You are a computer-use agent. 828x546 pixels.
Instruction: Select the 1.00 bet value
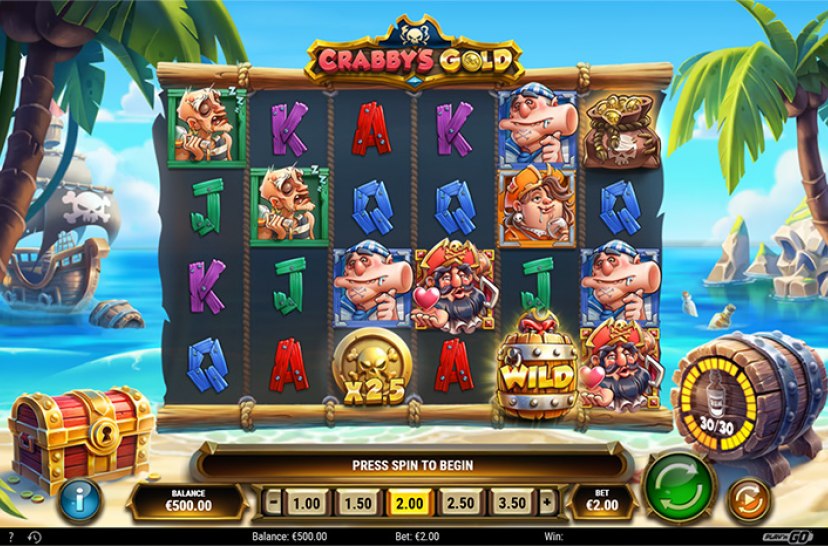click(305, 501)
